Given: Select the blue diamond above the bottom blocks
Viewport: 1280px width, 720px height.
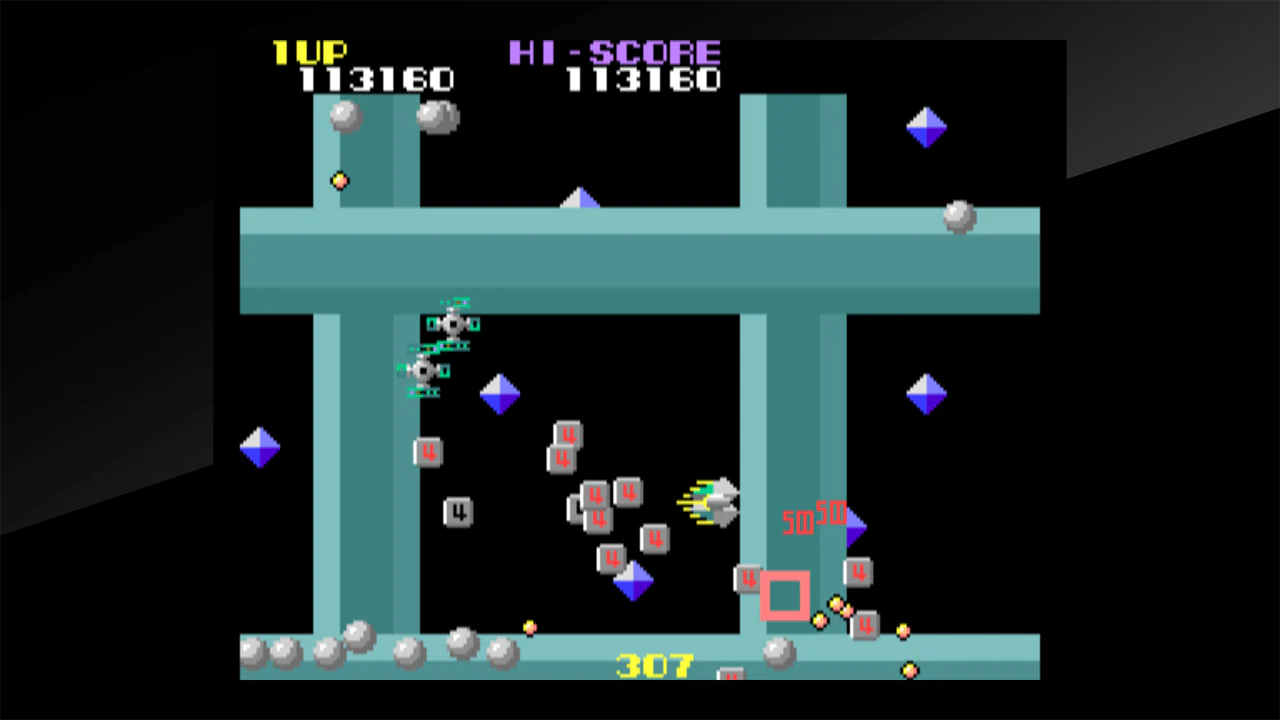Looking at the screenshot, I should (632, 580).
